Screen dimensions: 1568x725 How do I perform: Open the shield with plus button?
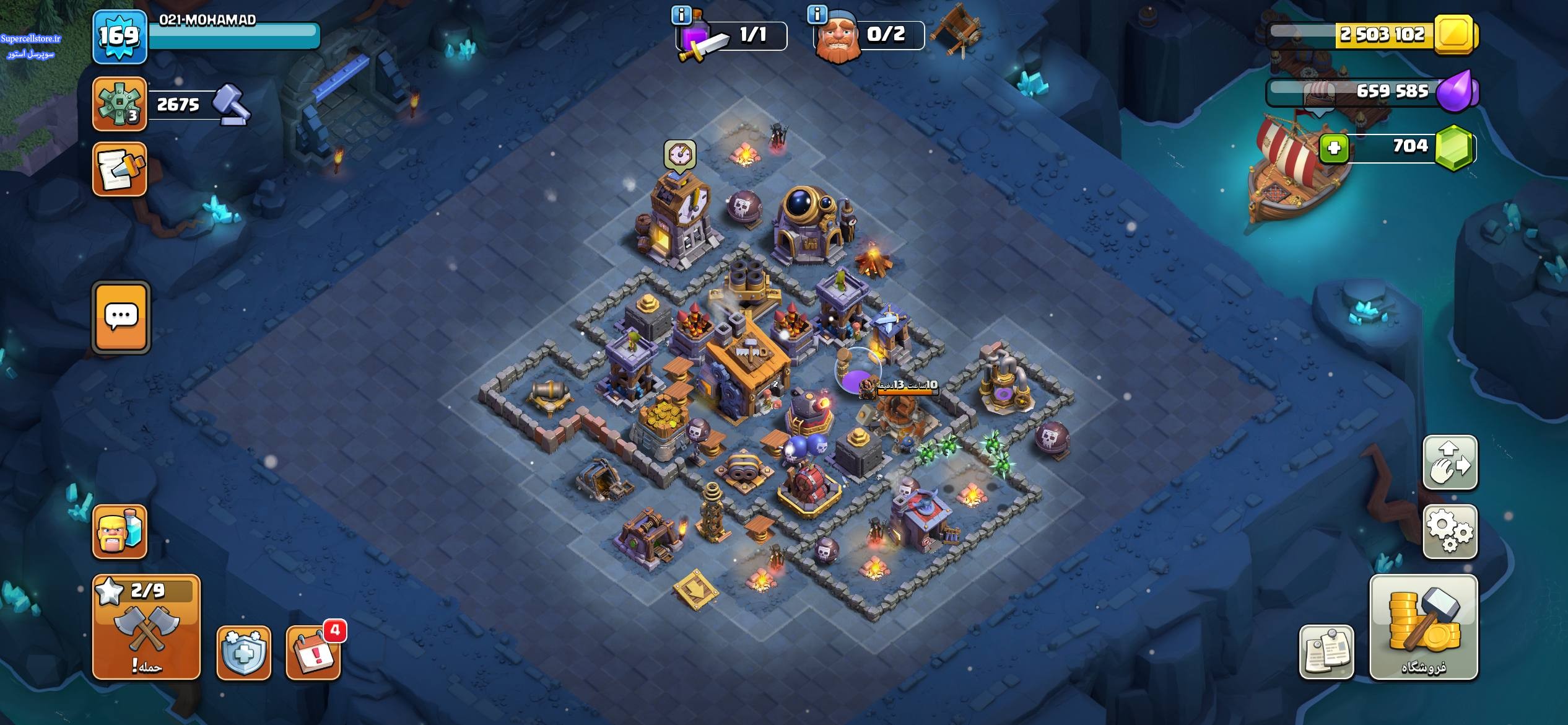243,652
